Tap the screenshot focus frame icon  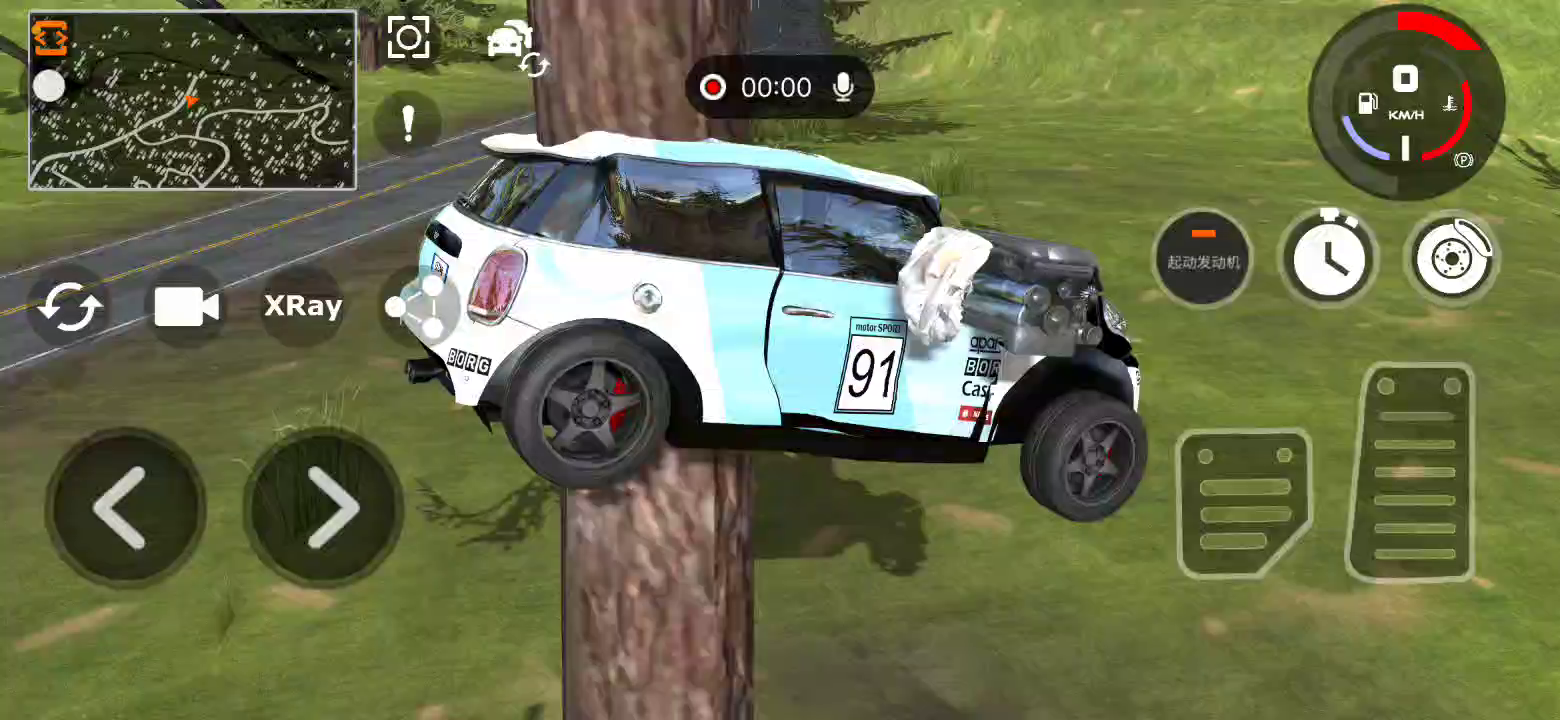(x=408, y=39)
